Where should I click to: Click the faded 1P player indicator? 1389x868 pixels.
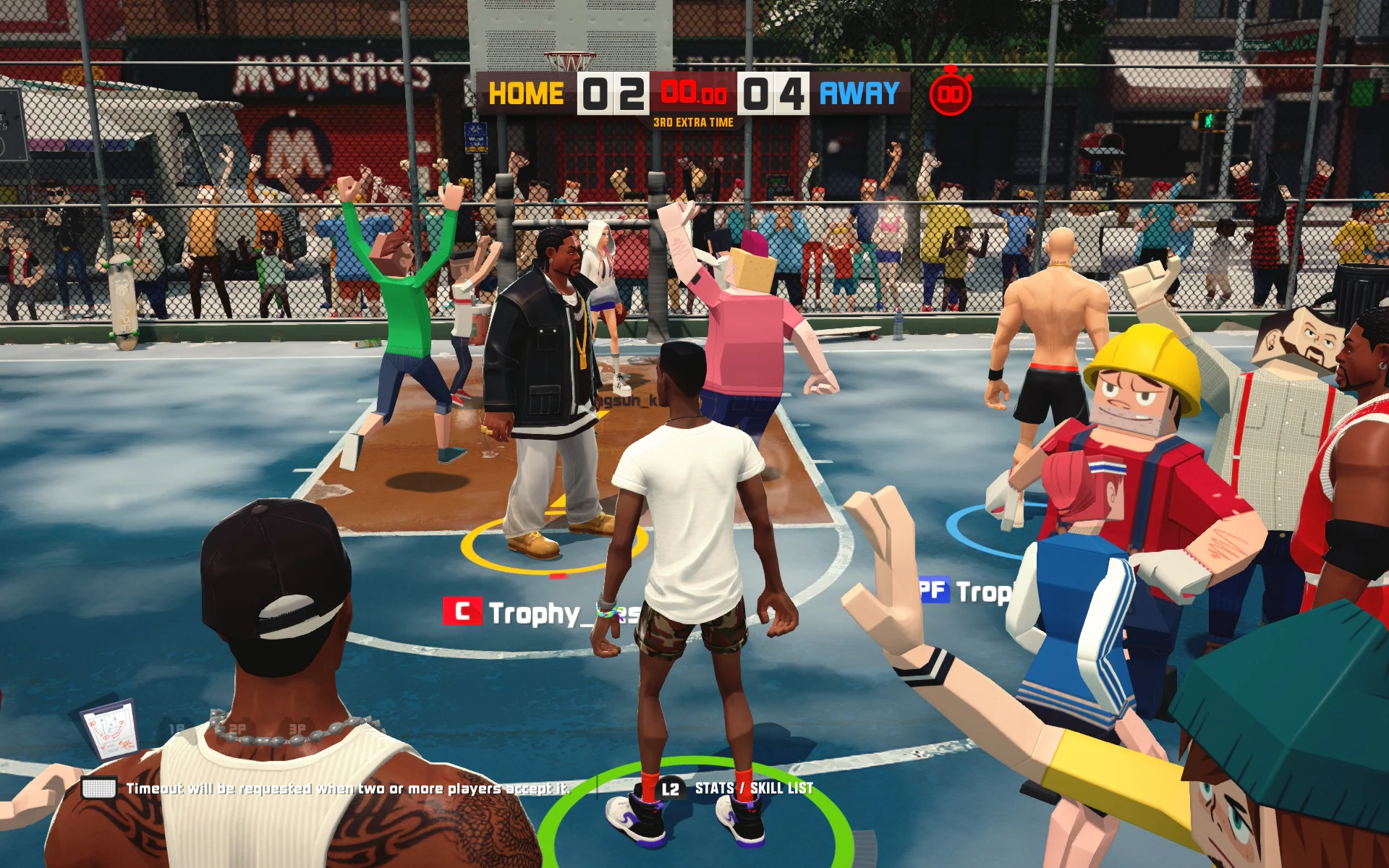tap(175, 728)
